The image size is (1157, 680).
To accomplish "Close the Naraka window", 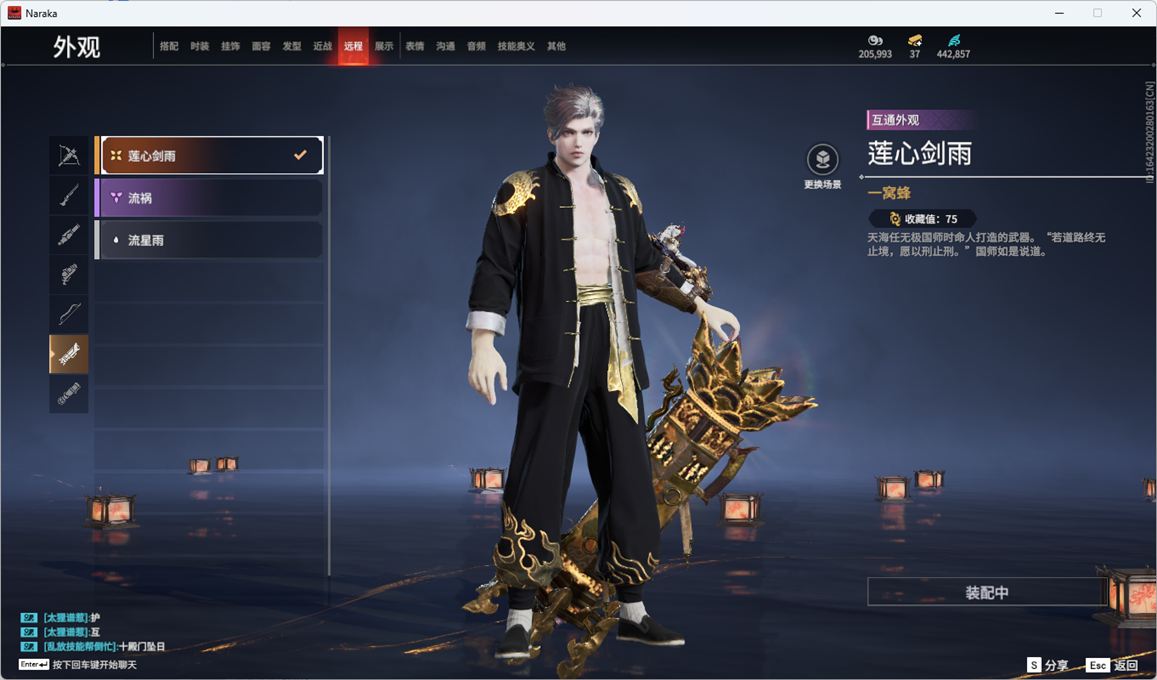I will [1136, 13].
